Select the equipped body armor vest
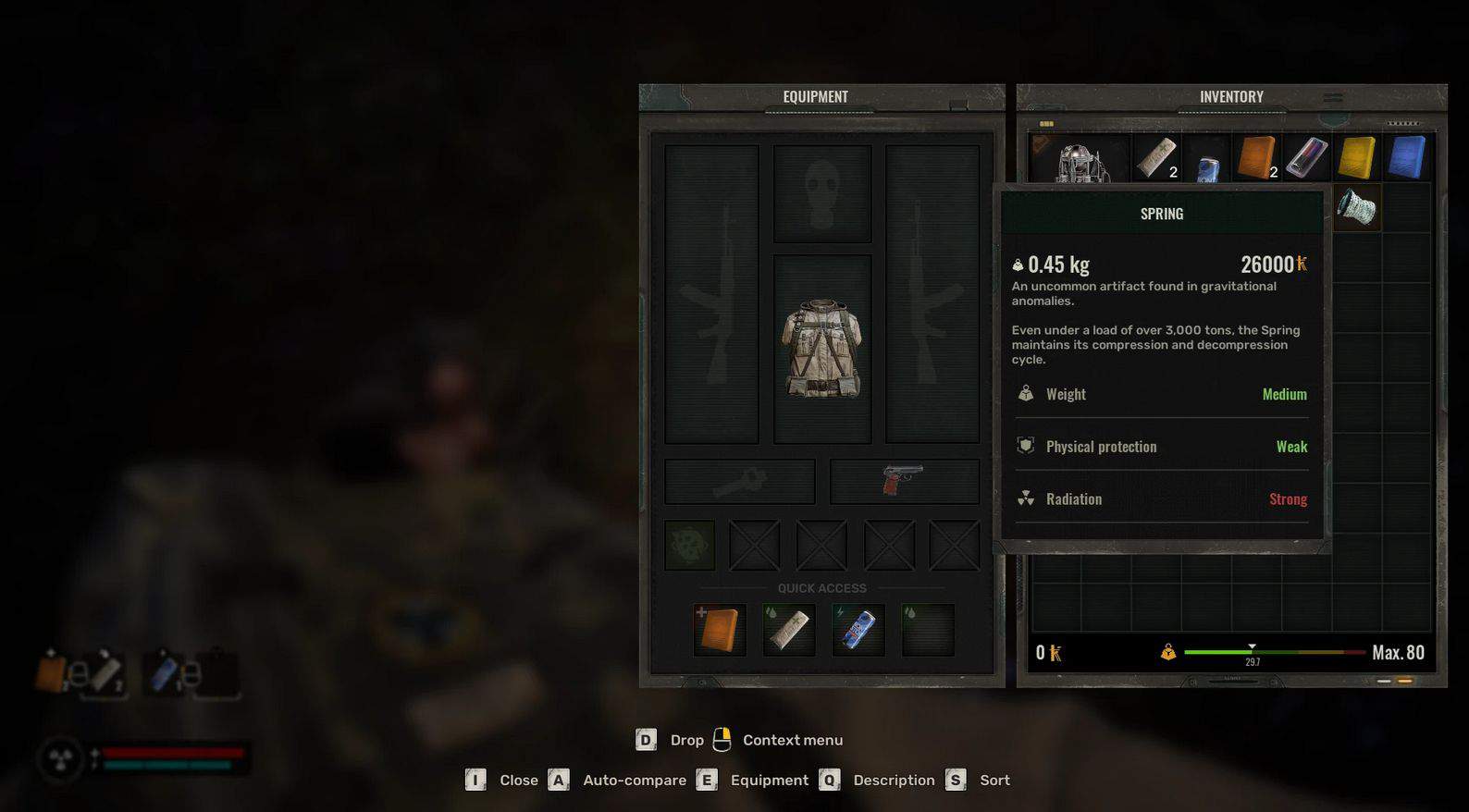The height and width of the screenshot is (812, 1469). tap(822, 349)
